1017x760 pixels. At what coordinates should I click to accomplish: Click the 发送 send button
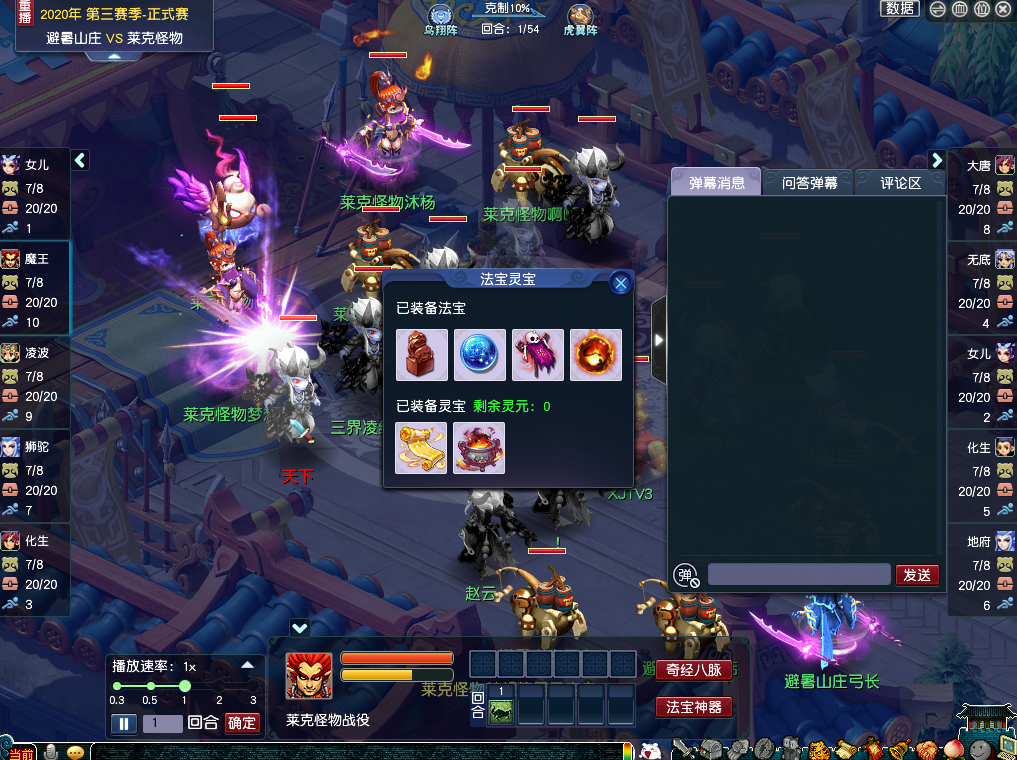[917, 574]
